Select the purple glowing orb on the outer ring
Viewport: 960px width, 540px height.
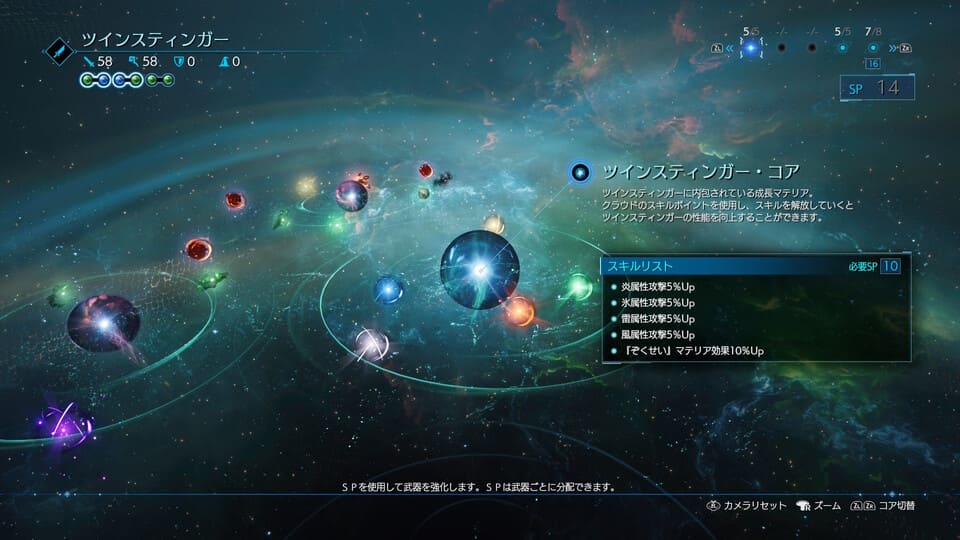point(66,427)
